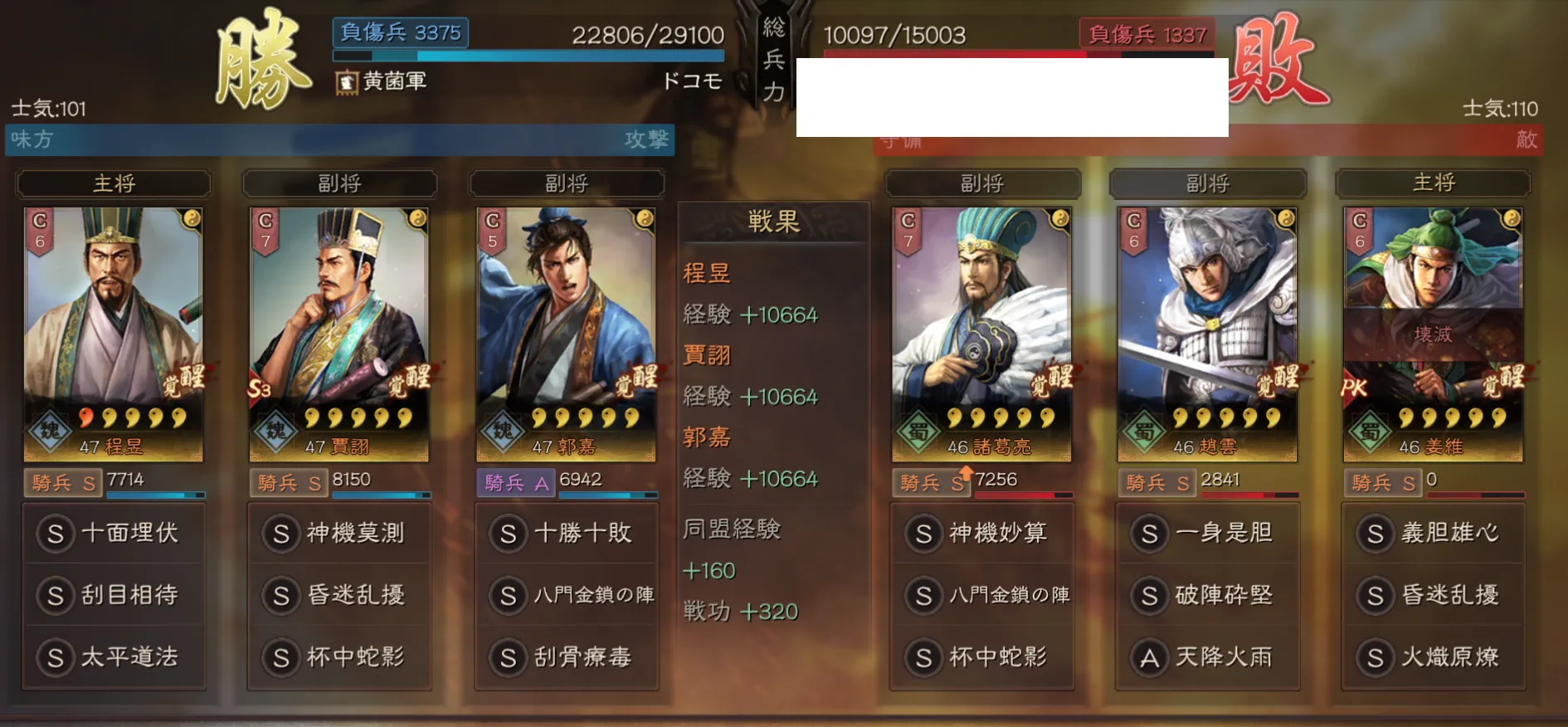Show the 十面埋伏 skill details
1568x727 pixels.
tap(114, 533)
